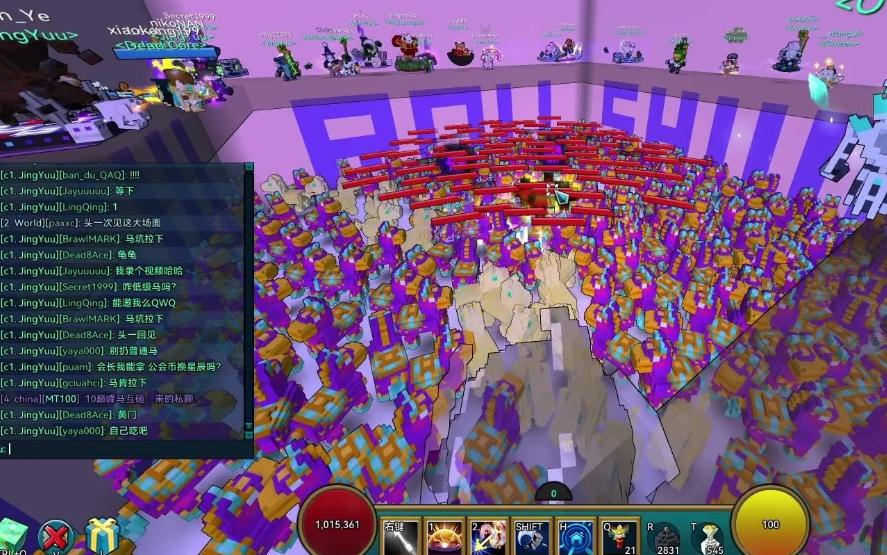
Task: Open the green cube icon
Action: point(12,537)
